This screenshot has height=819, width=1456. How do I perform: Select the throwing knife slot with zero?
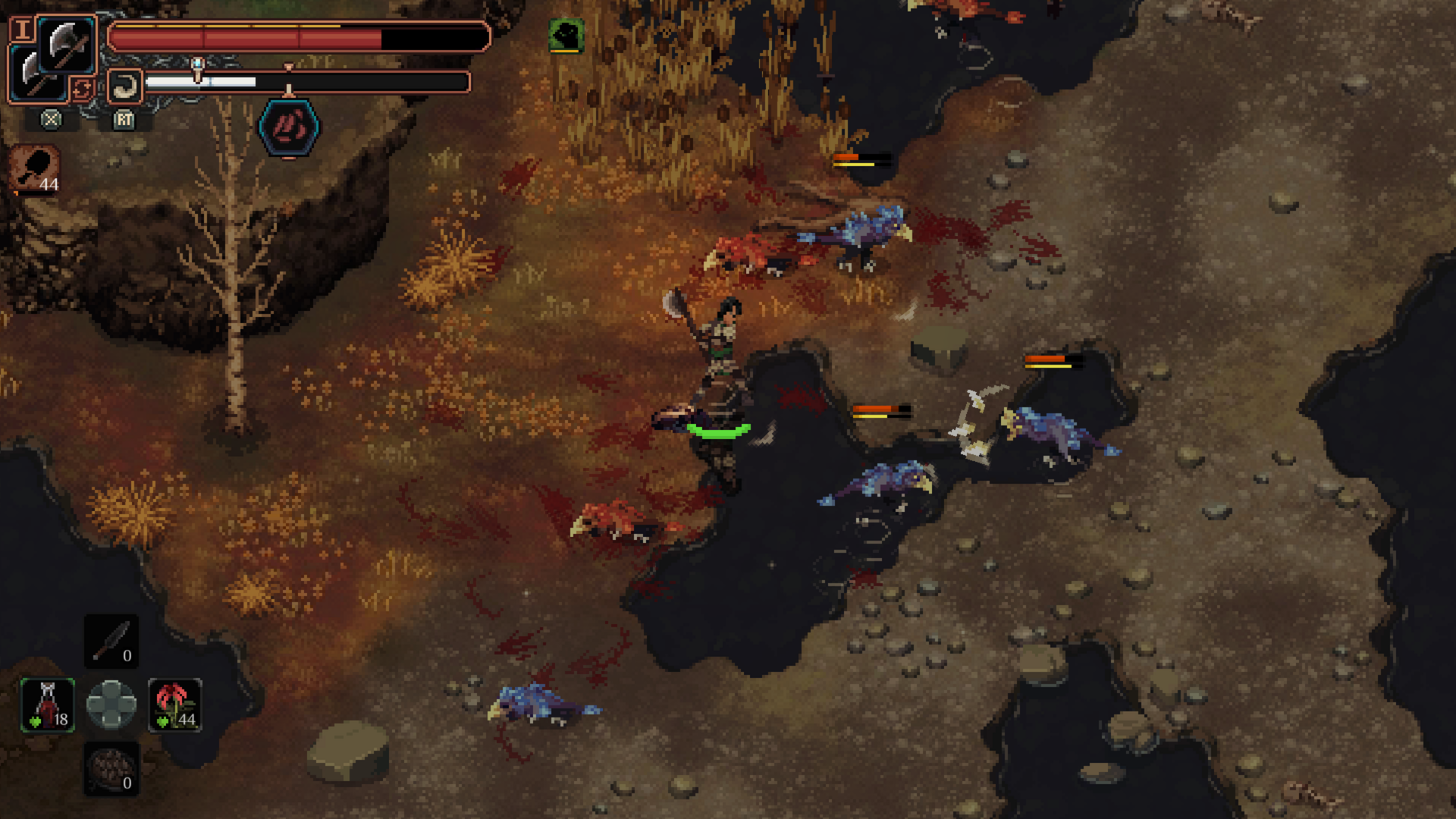pyautogui.click(x=111, y=642)
